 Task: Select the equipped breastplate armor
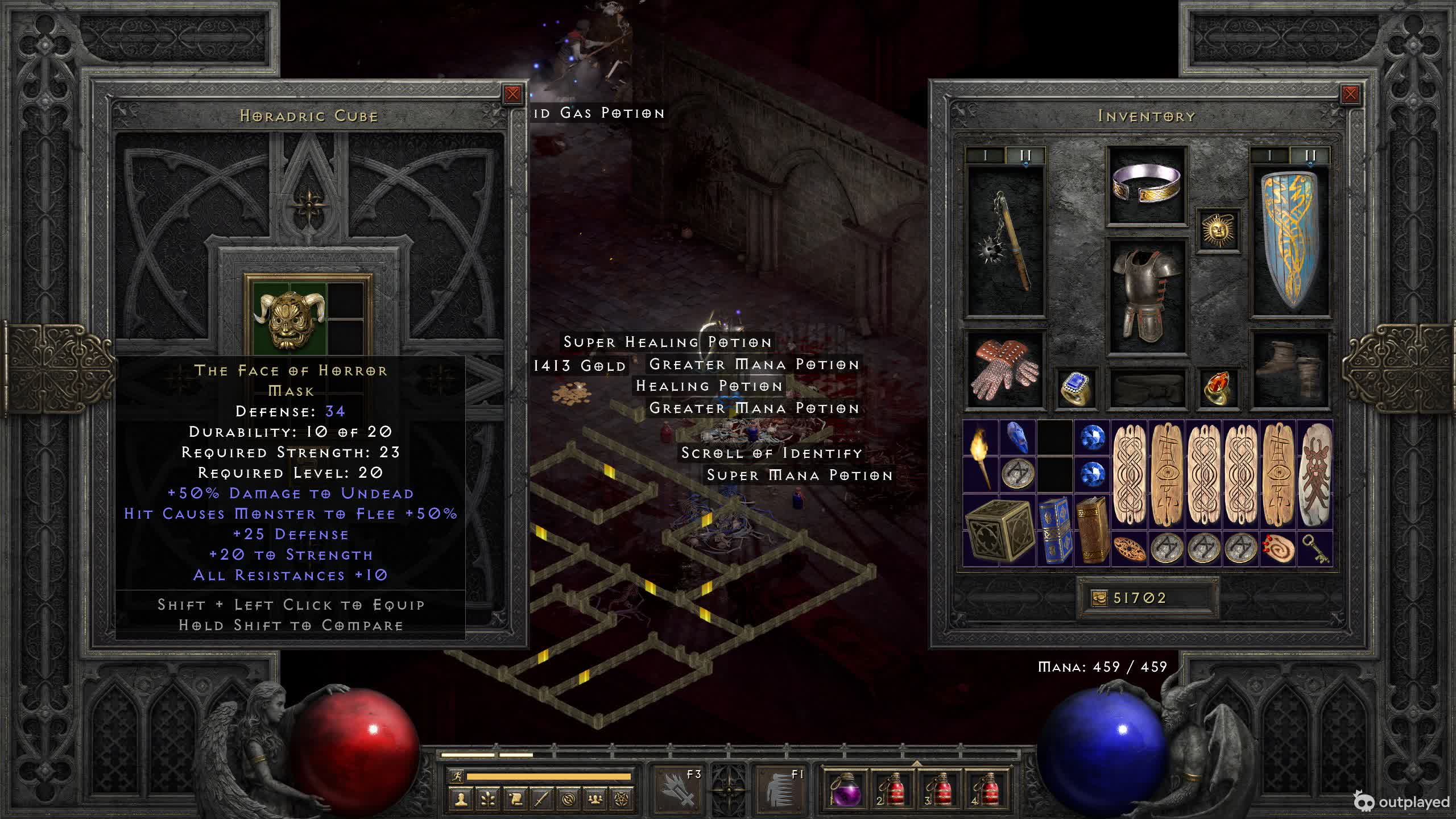(x=1146, y=296)
